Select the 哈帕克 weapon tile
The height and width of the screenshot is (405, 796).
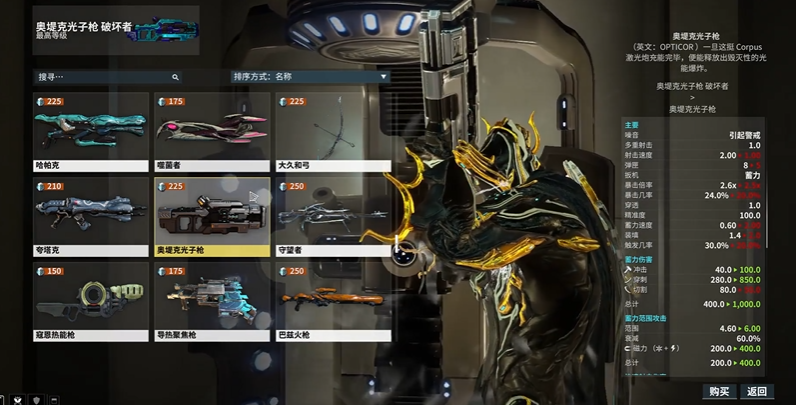coord(91,132)
